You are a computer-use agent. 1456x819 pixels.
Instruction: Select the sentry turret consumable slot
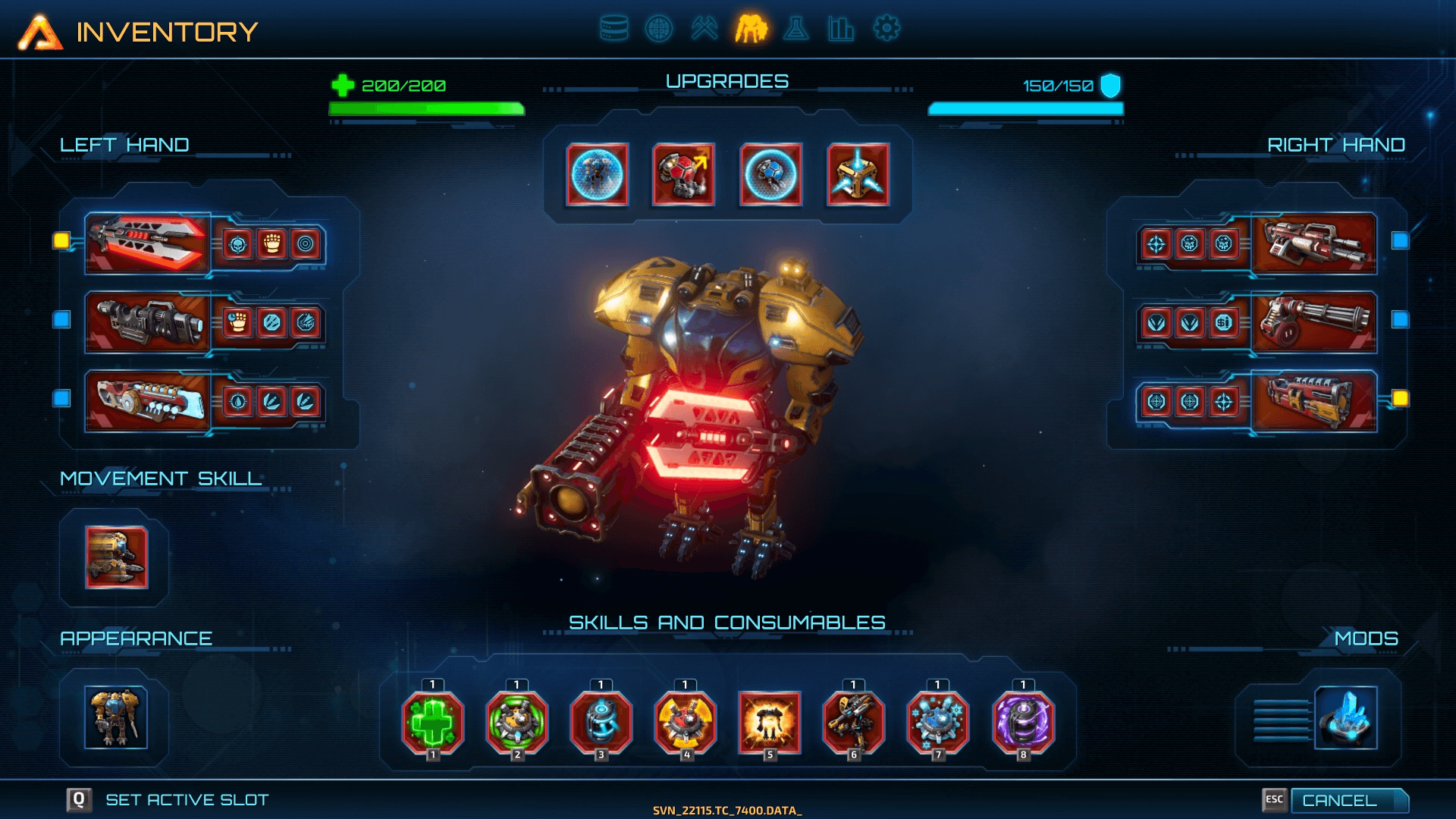click(x=854, y=722)
